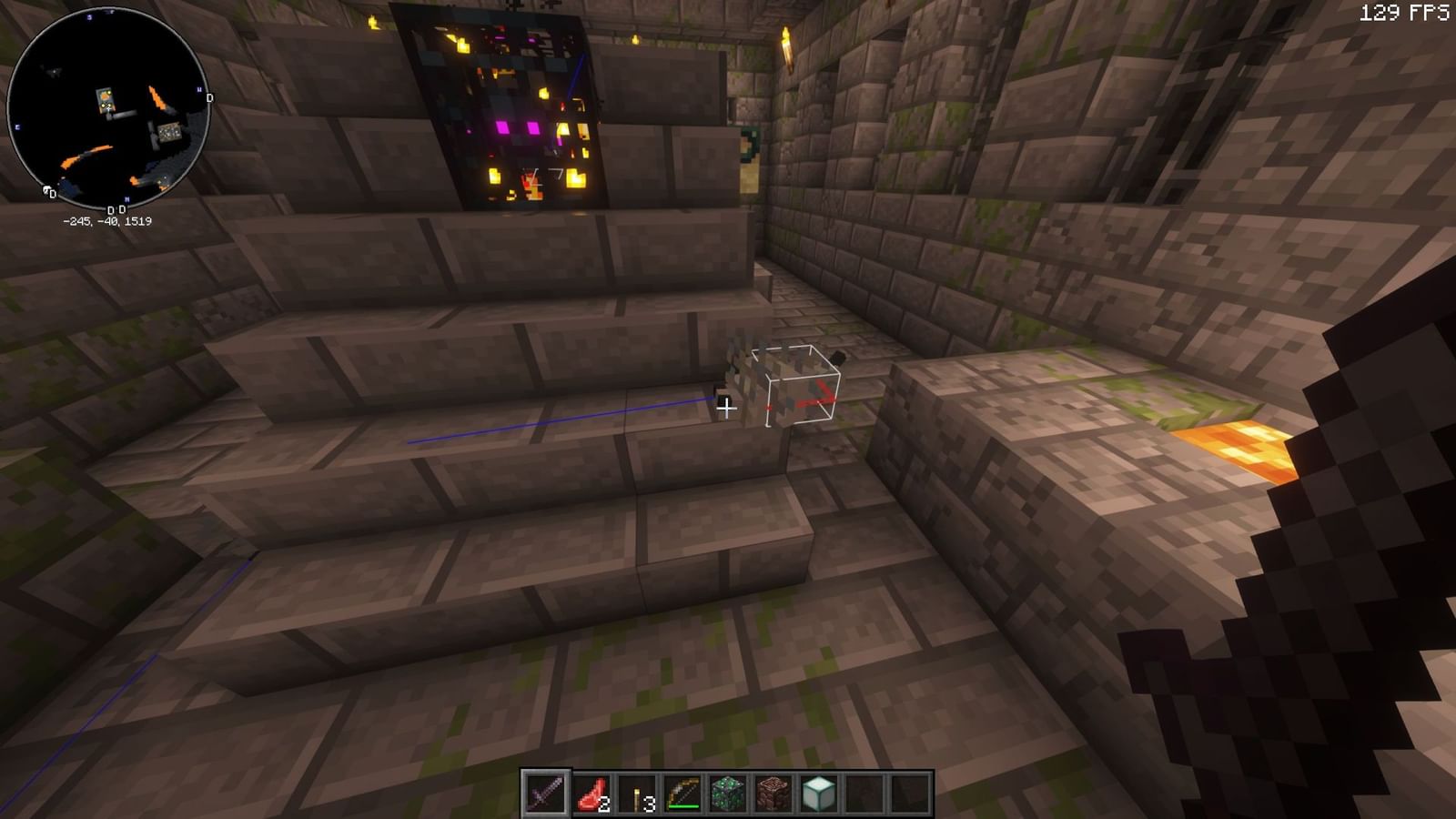Screen dimensions: 1456x819
Task: Select the netherite sword in the hotbar
Action: (x=543, y=792)
